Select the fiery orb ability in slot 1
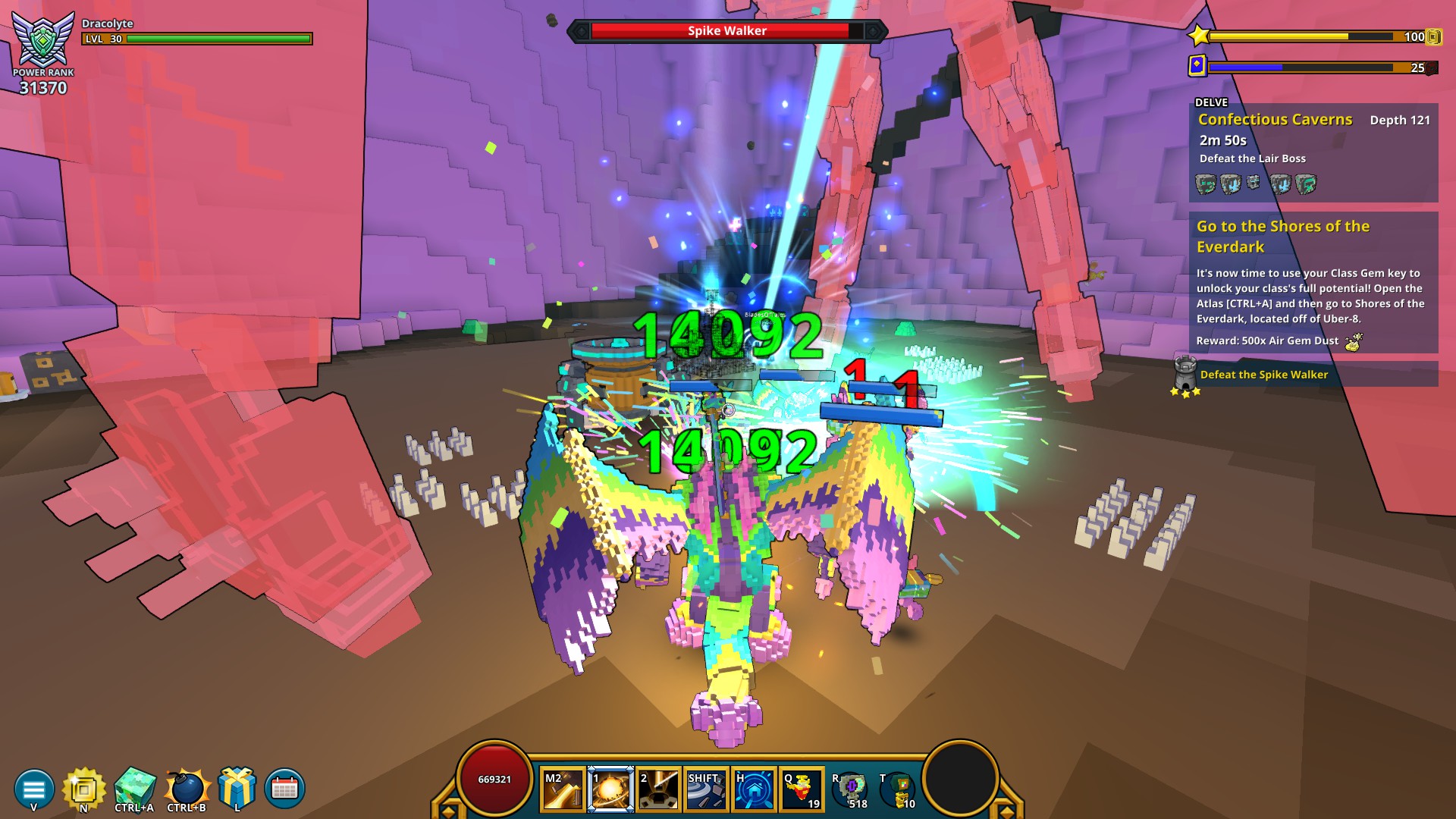This screenshot has width=1456, height=819. 610,790
